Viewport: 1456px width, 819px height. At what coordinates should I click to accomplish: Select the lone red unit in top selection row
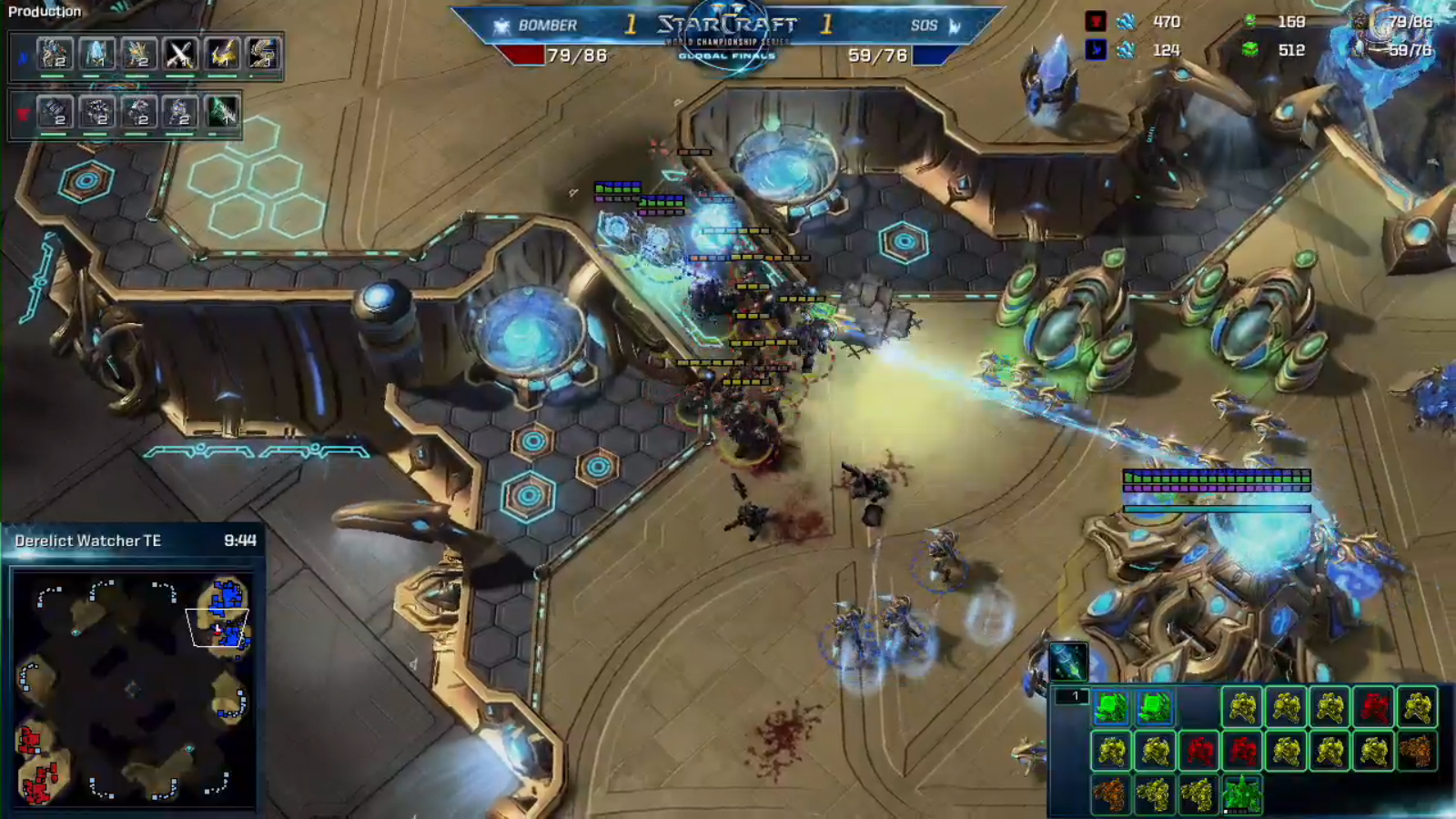click(1373, 707)
